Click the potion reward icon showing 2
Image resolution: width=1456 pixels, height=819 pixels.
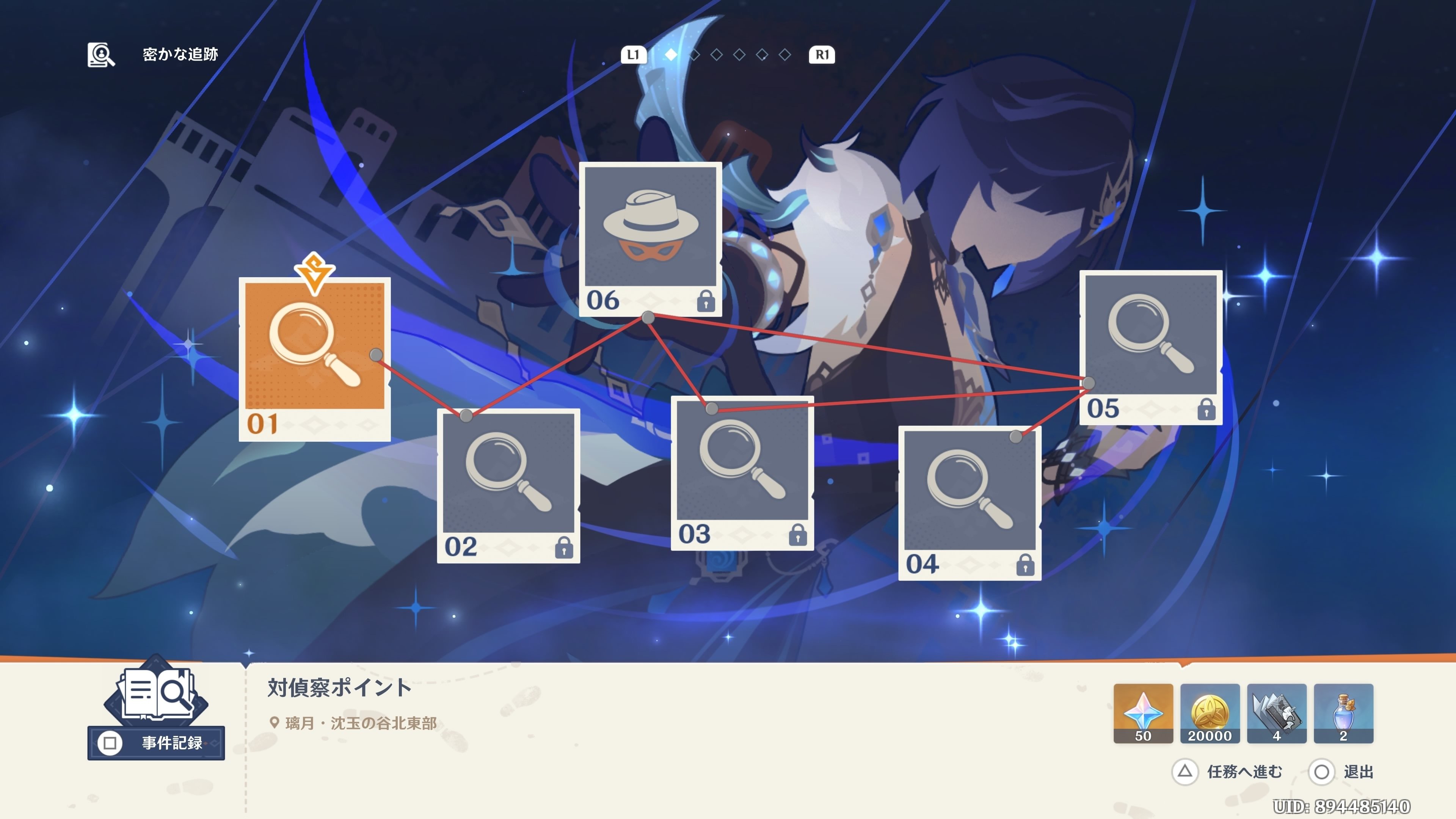pyautogui.click(x=1343, y=712)
